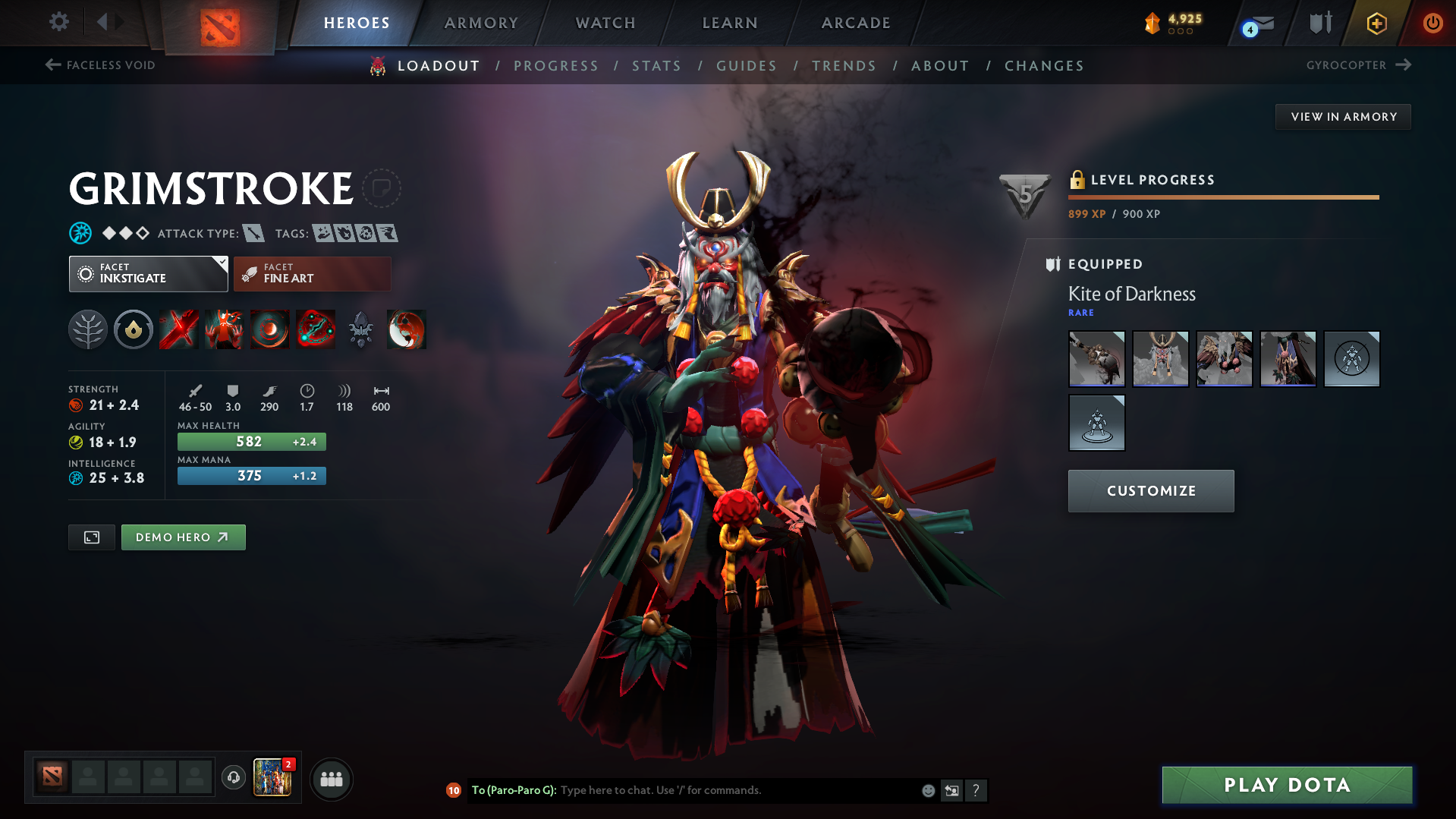Toggle the fullscreen hero portrait view
This screenshot has width=1456, height=819.
(x=91, y=537)
